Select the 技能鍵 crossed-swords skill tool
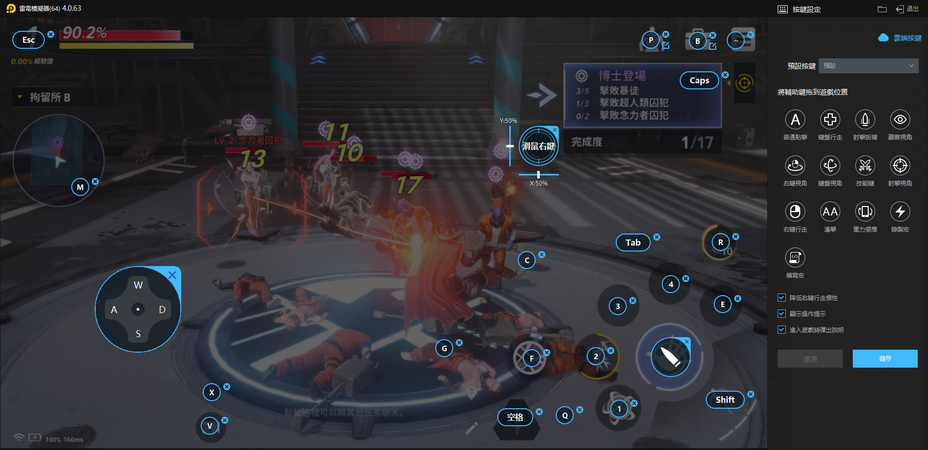928x450 pixels. coord(865,165)
